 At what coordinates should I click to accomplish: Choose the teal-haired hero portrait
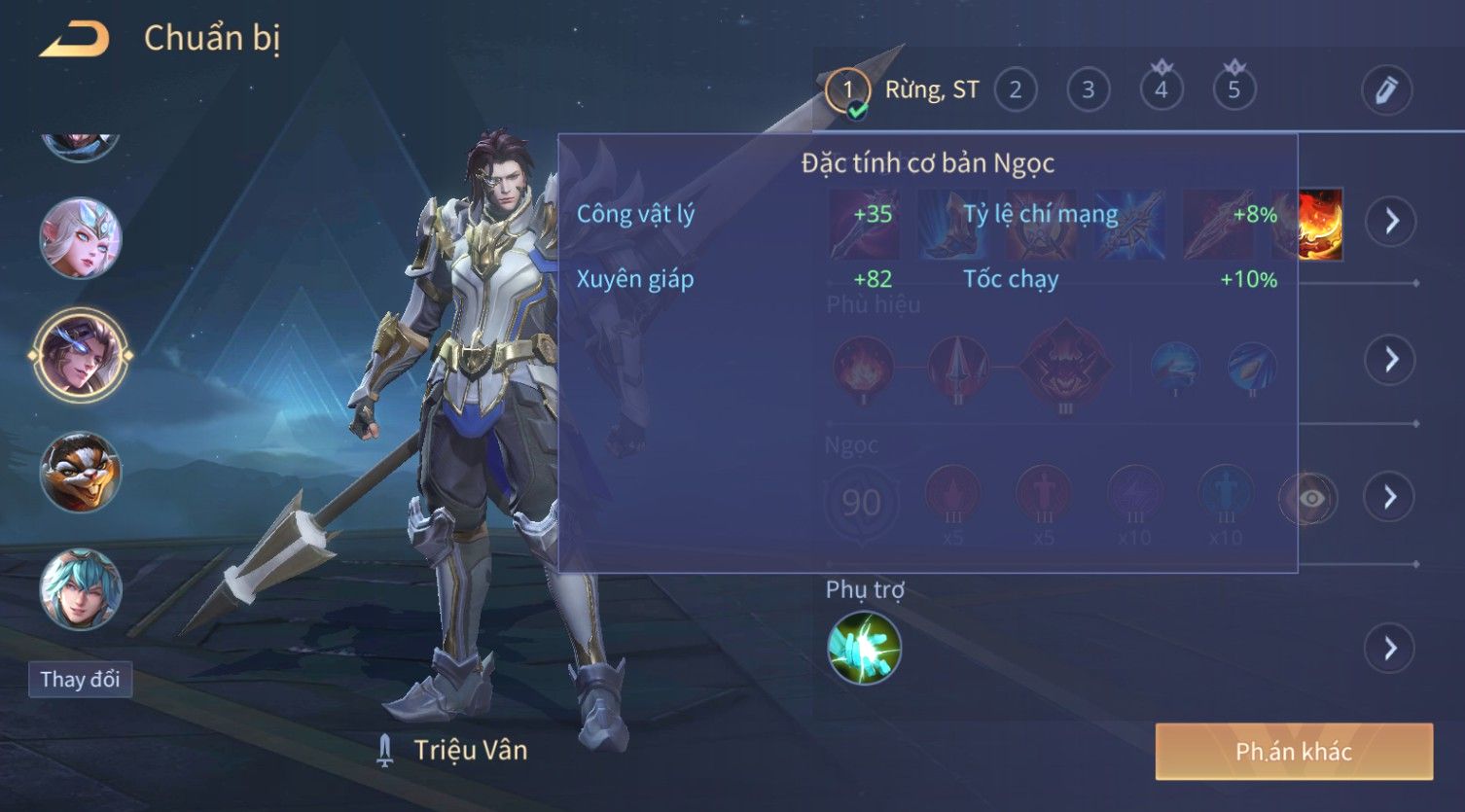click(x=81, y=589)
